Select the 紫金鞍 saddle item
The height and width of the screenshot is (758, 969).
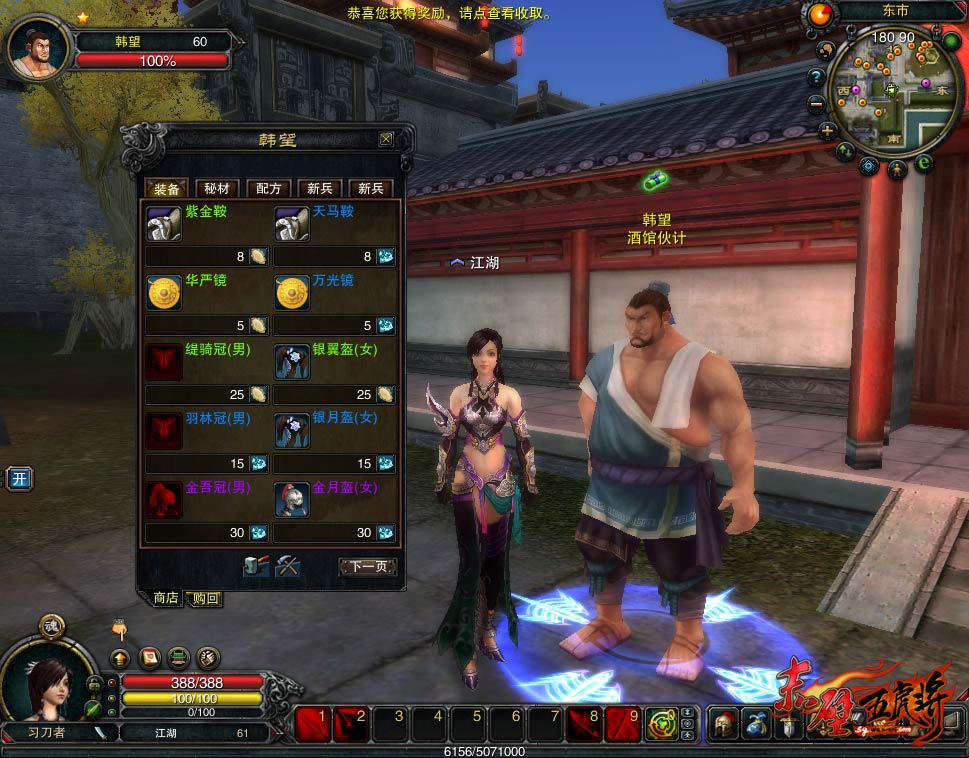(164, 224)
